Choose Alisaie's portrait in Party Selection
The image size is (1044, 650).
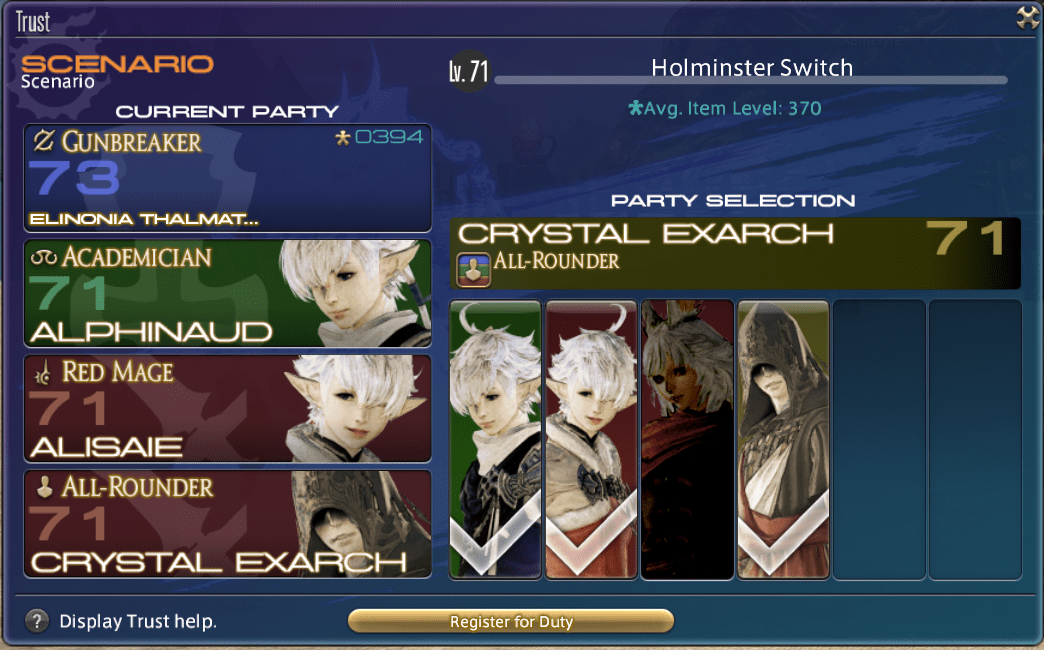(x=591, y=439)
